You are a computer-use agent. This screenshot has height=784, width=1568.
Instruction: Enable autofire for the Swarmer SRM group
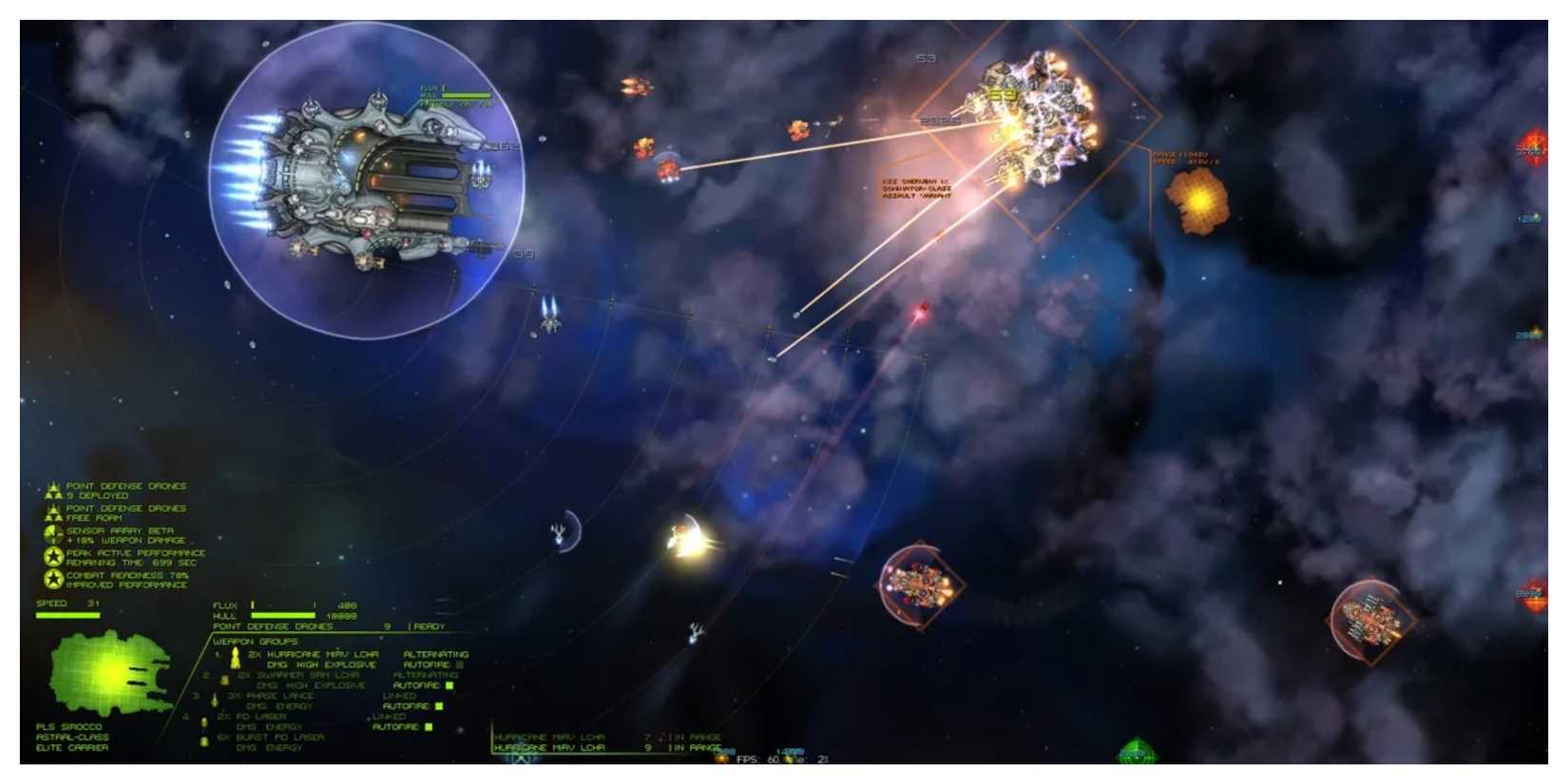pos(449,685)
